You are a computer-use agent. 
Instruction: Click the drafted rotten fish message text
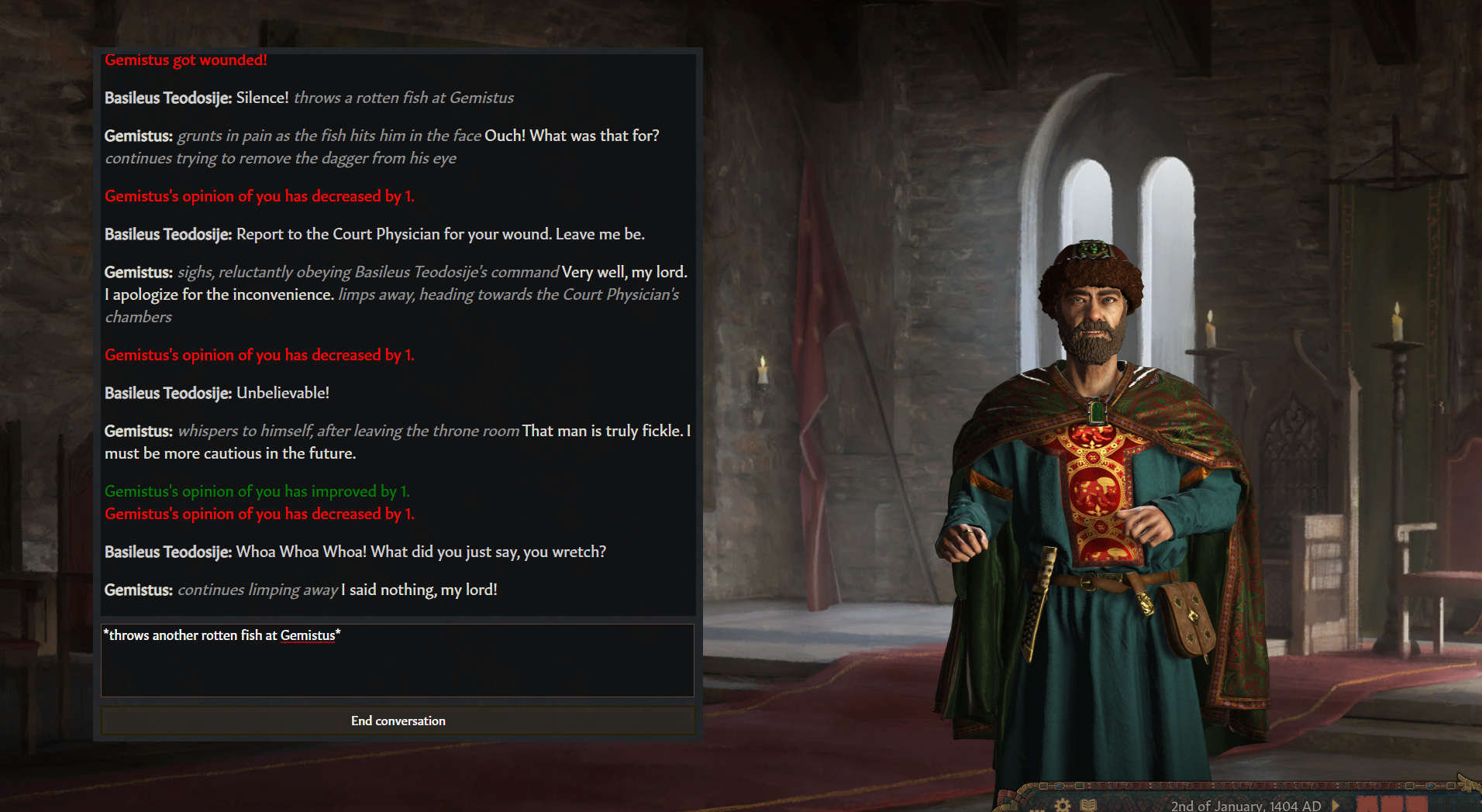(x=222, y=635)
